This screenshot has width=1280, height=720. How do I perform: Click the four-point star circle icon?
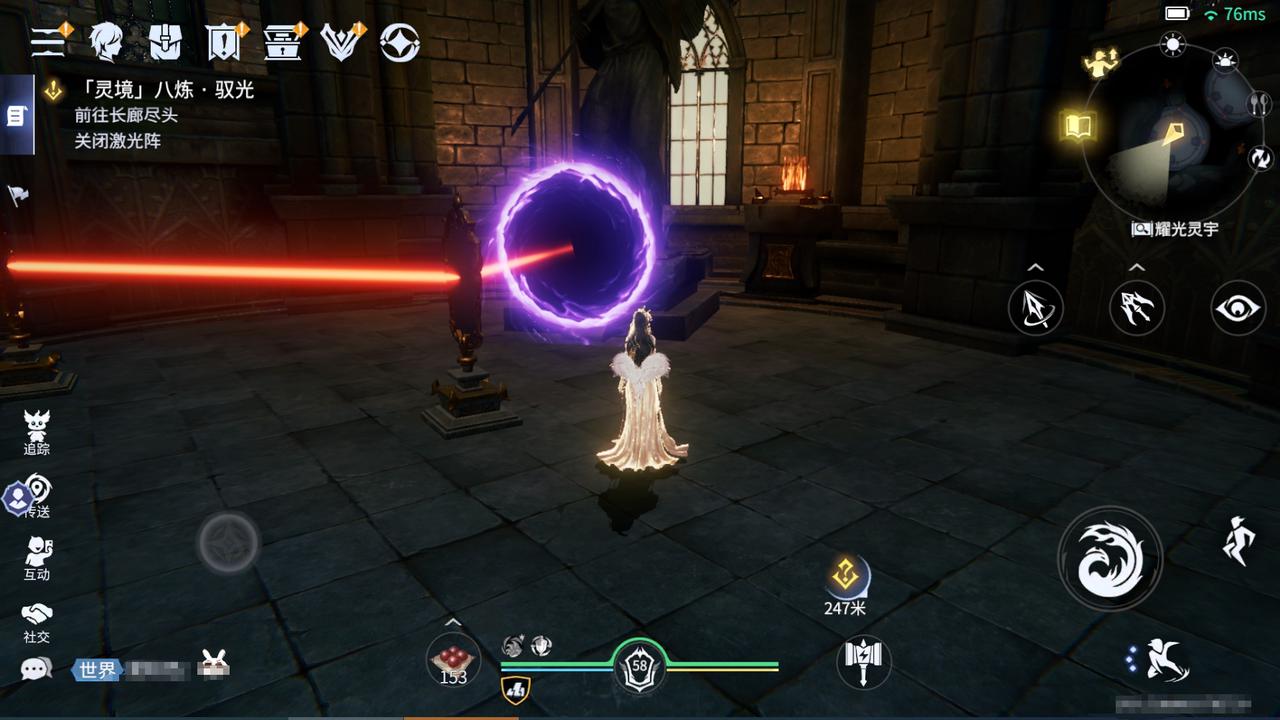[x=400, y=41]
